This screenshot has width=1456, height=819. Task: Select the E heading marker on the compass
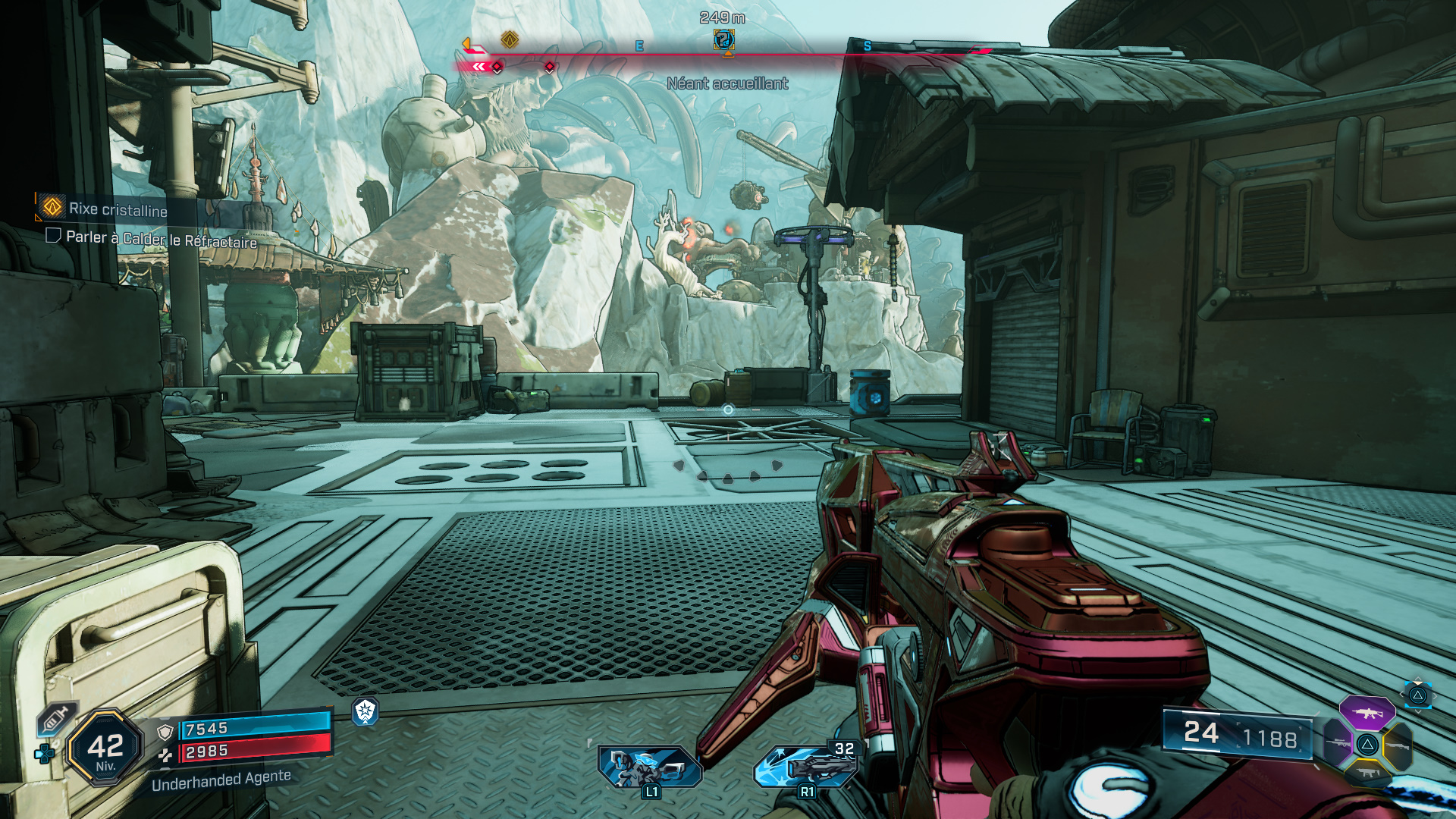639,45
